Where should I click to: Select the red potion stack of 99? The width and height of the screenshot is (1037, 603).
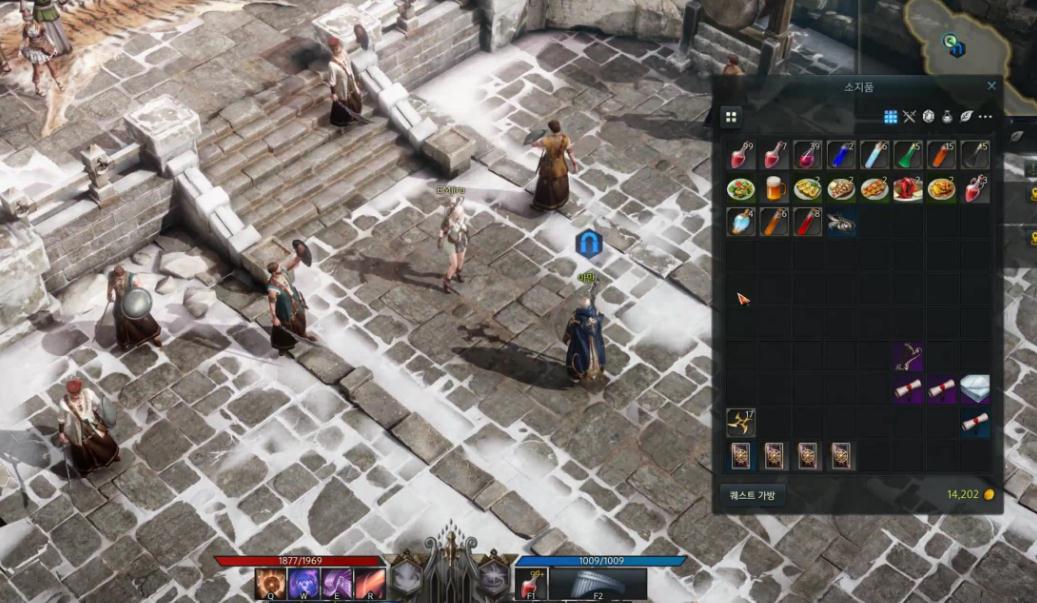pyautogui.click(x=741, y=155)
